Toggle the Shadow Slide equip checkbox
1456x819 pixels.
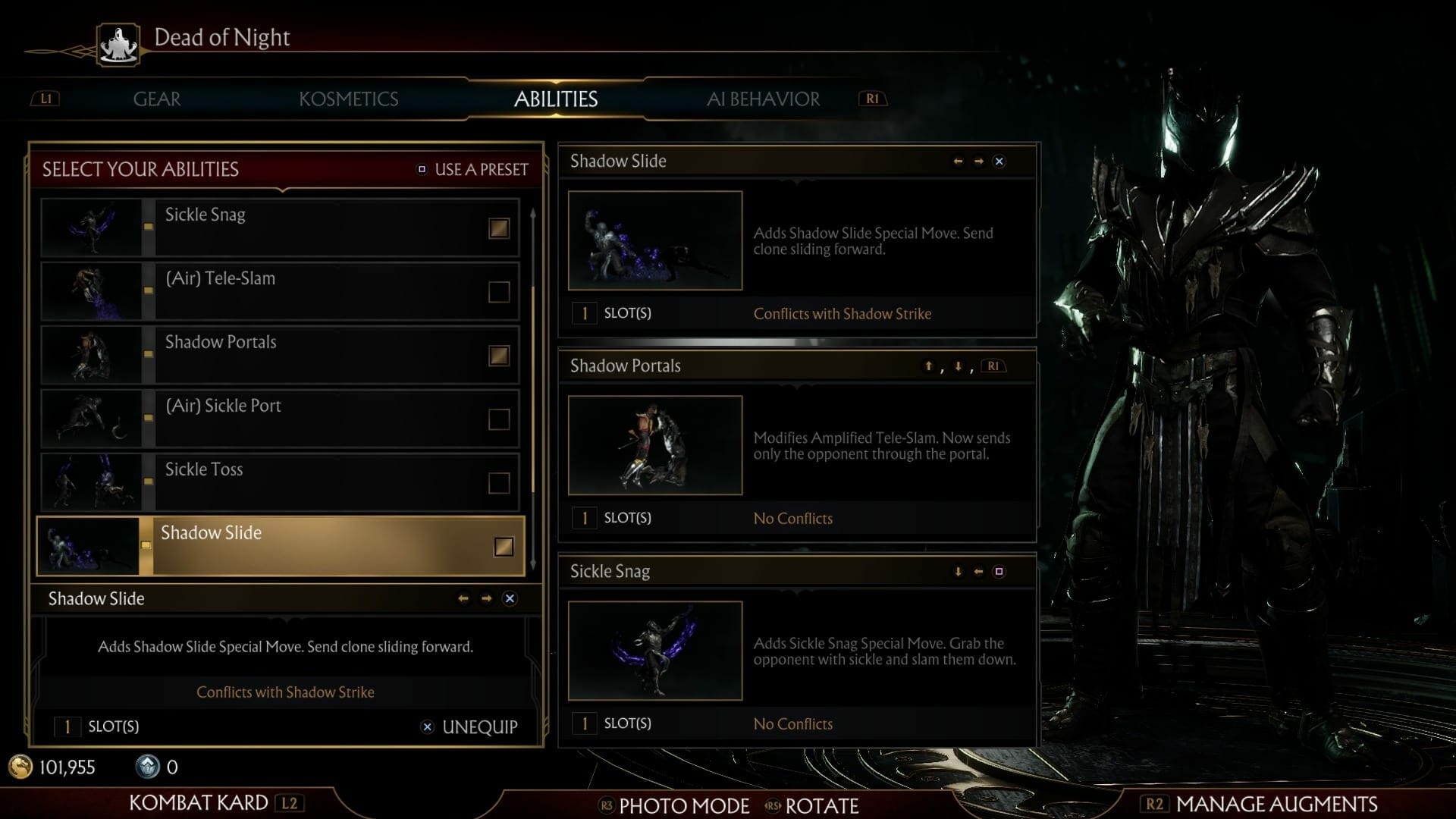[504, 546]
